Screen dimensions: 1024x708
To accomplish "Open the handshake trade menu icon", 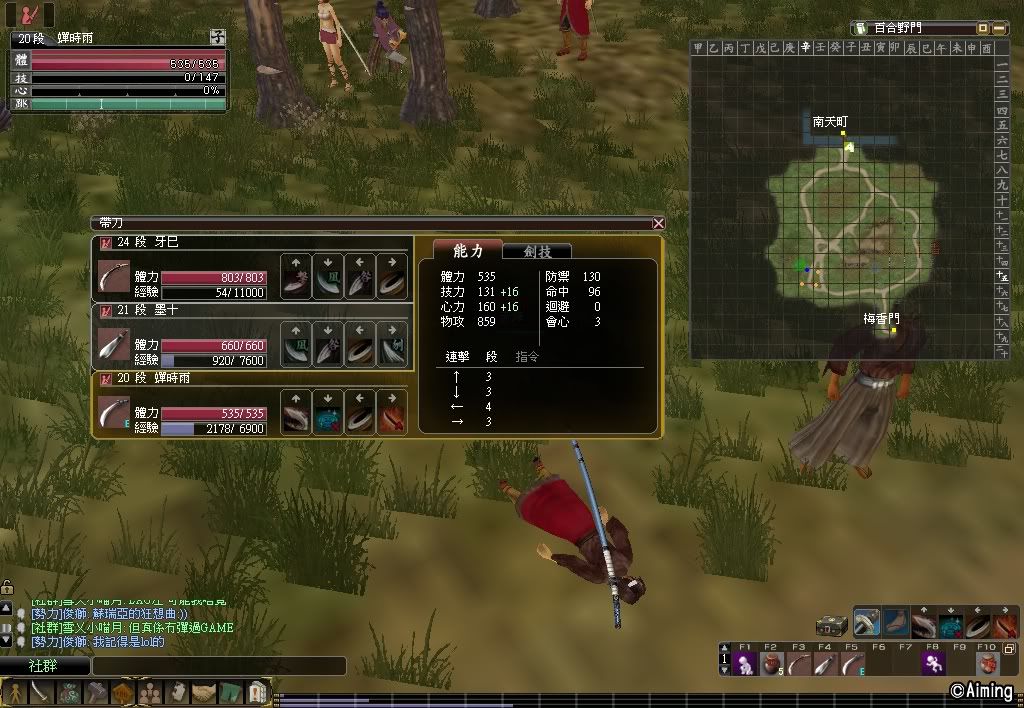I will coord(204,692).
